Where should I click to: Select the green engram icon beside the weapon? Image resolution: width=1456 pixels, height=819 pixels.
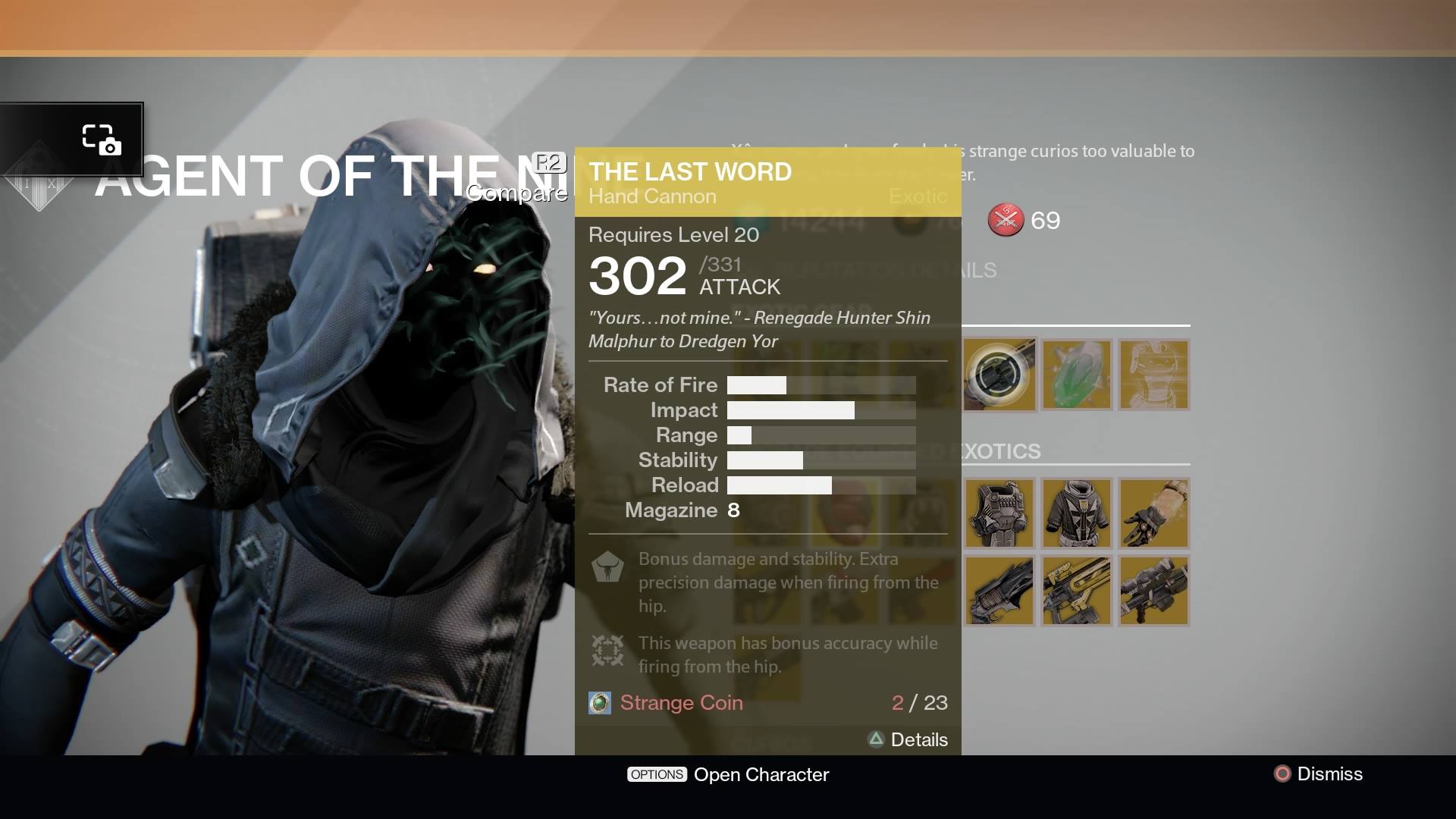click(1078, 375)
